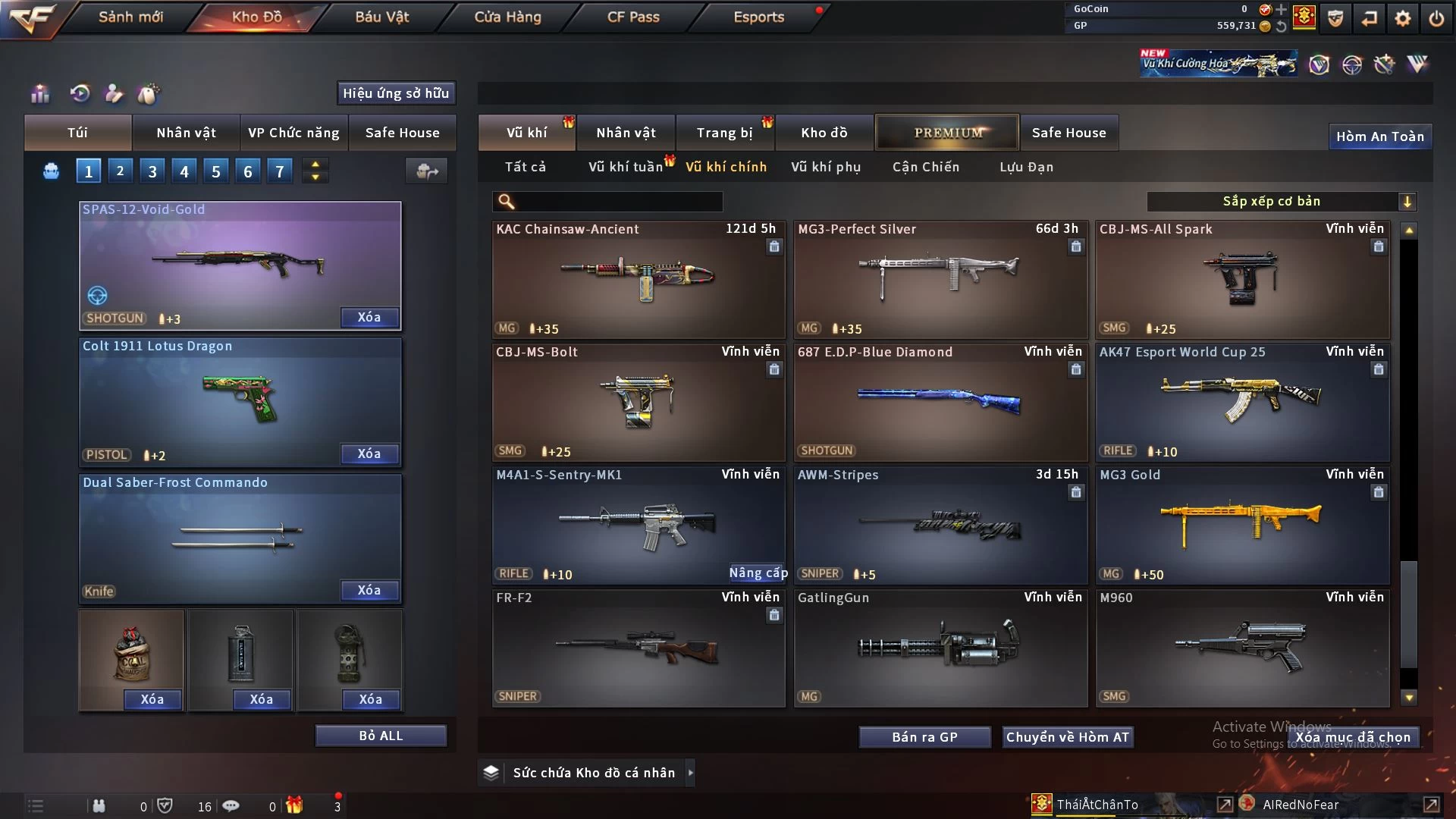Open the gear settings icon
Screen dimensions: 1456x819
(x=1403, y=18)
